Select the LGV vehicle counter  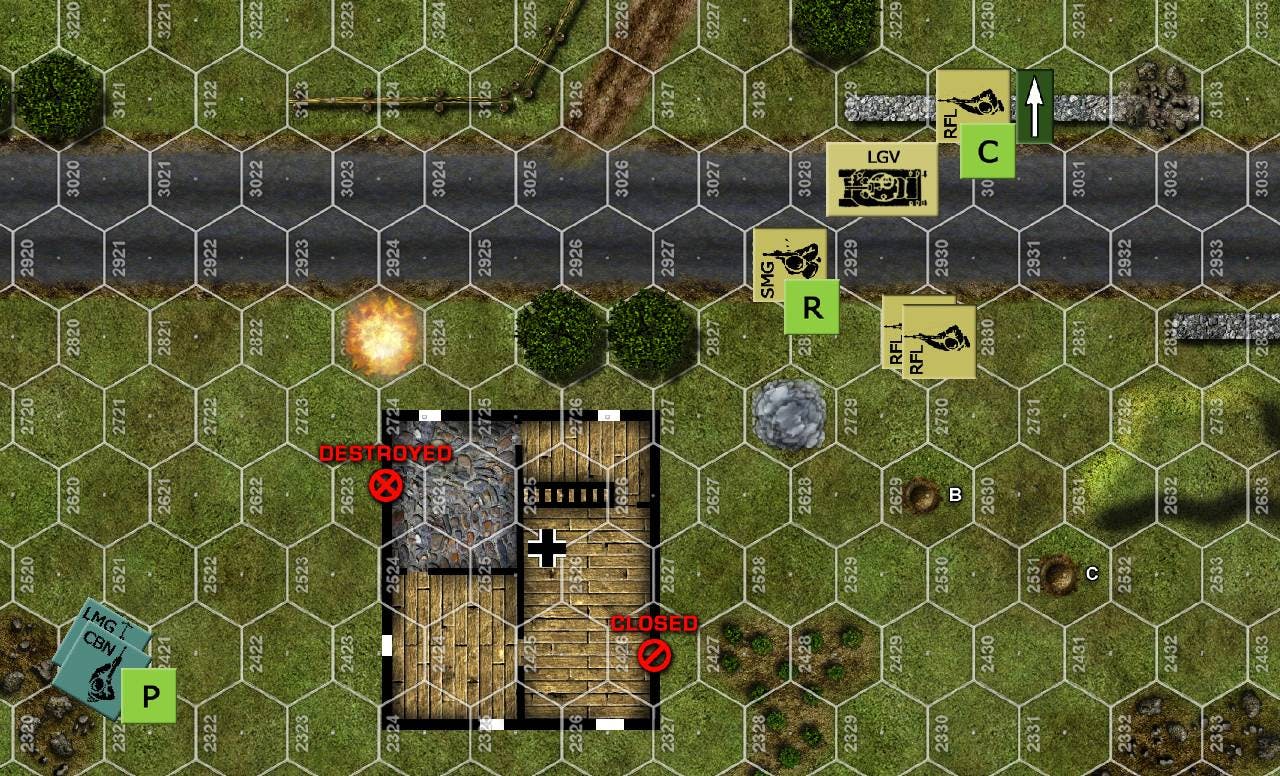881,180
